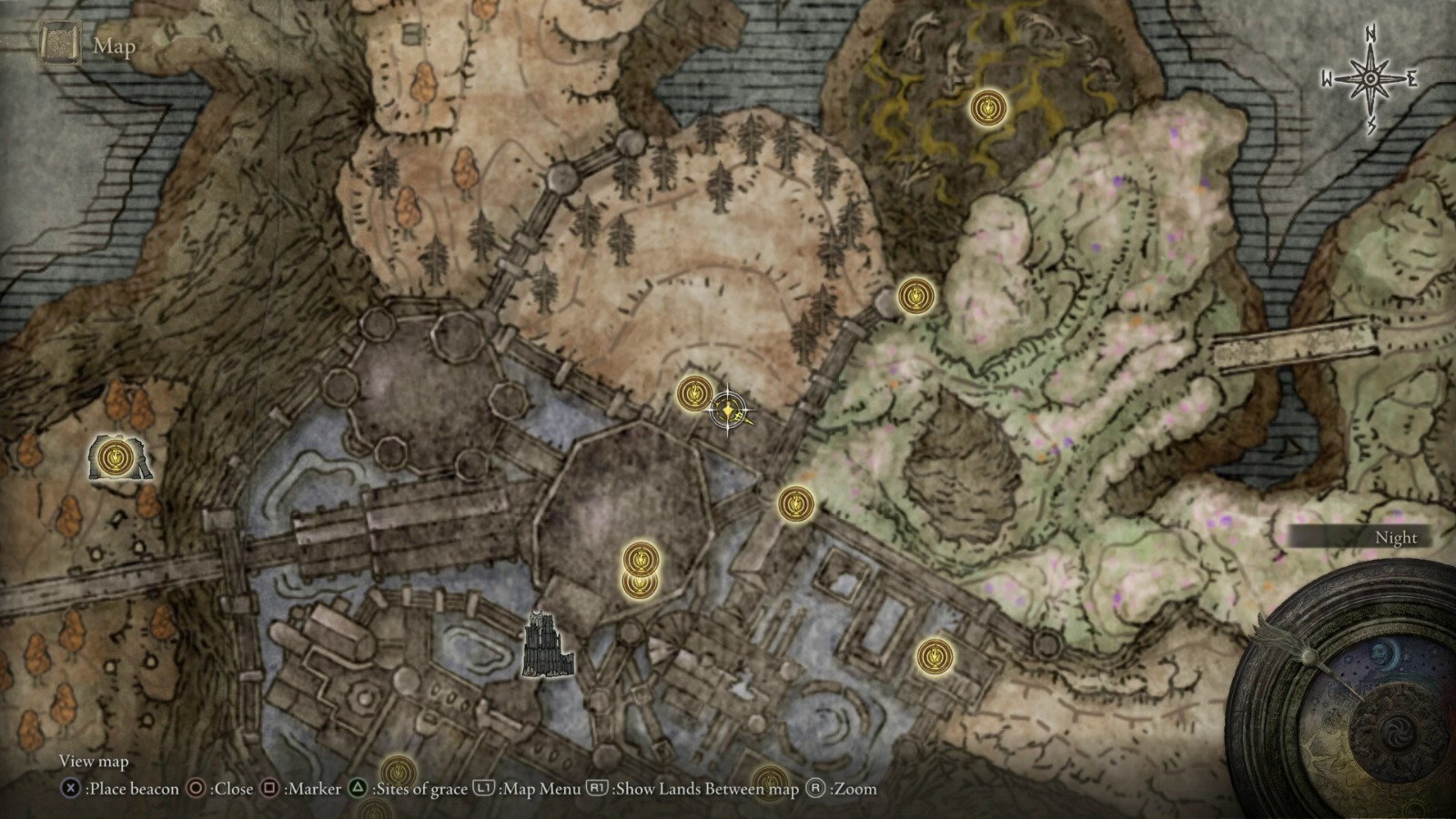Select the lower of the two stacked grace icons
This screenshot has width=1456, height=819.
[640, 588]
